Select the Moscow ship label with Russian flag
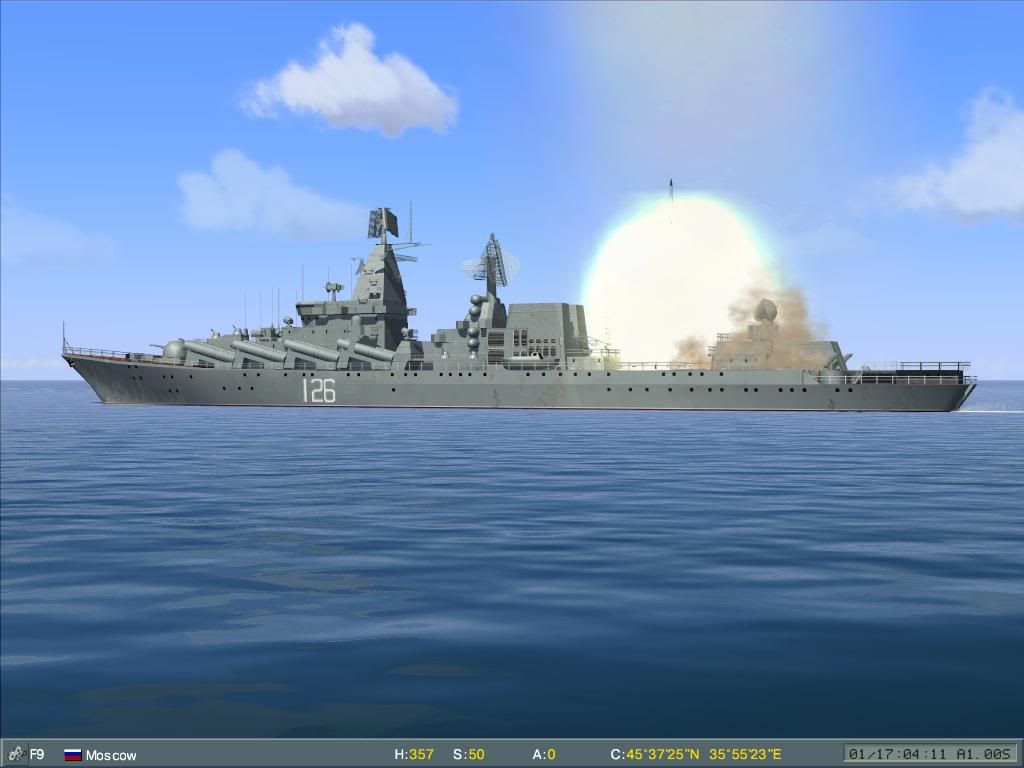The width and height of the screenshot is (1024, 768). point(100,755)
